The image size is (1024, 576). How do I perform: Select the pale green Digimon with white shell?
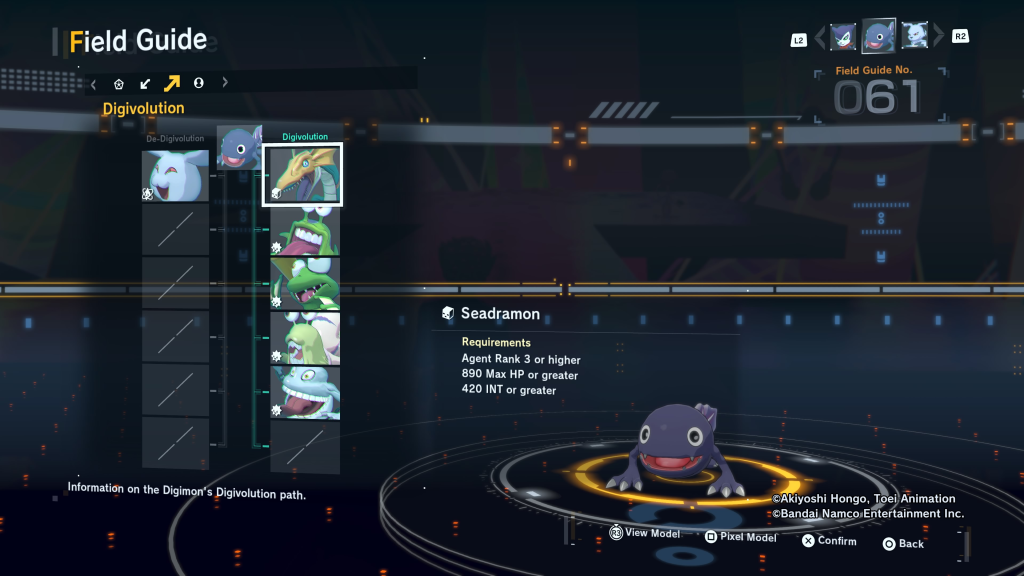[305, 338]
